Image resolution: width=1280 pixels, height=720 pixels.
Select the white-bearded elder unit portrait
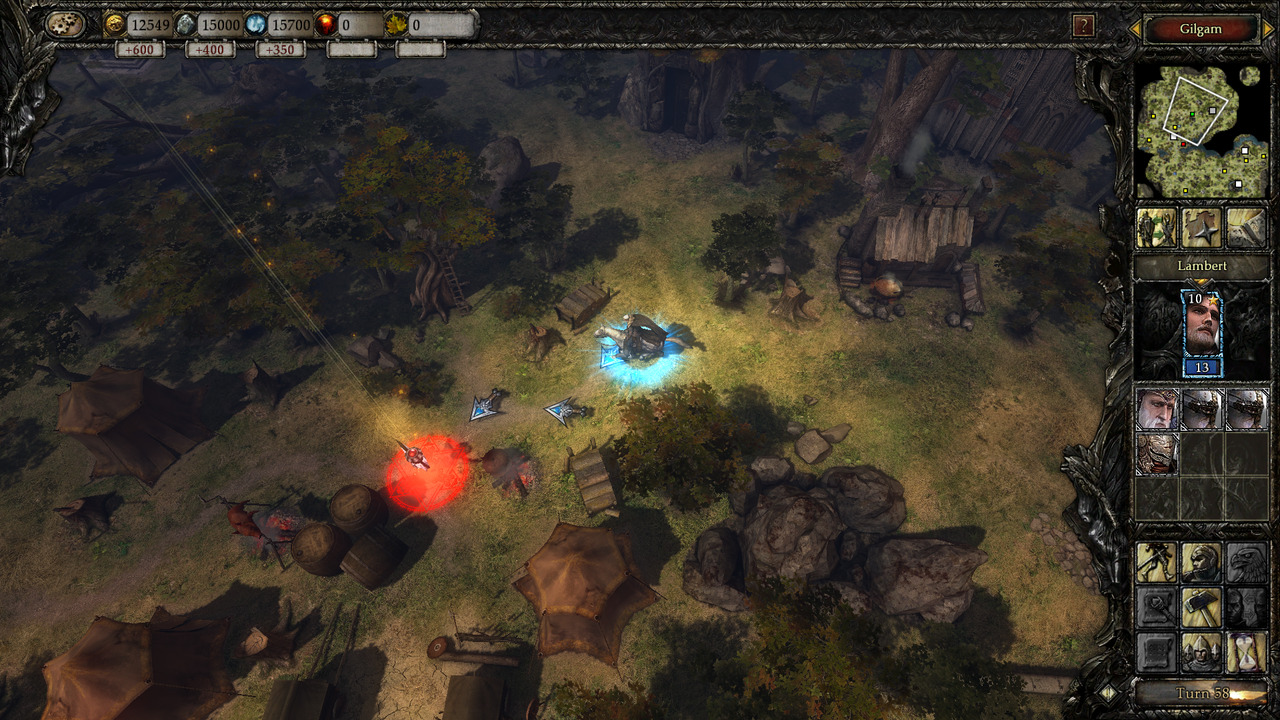pos(1156,409)
